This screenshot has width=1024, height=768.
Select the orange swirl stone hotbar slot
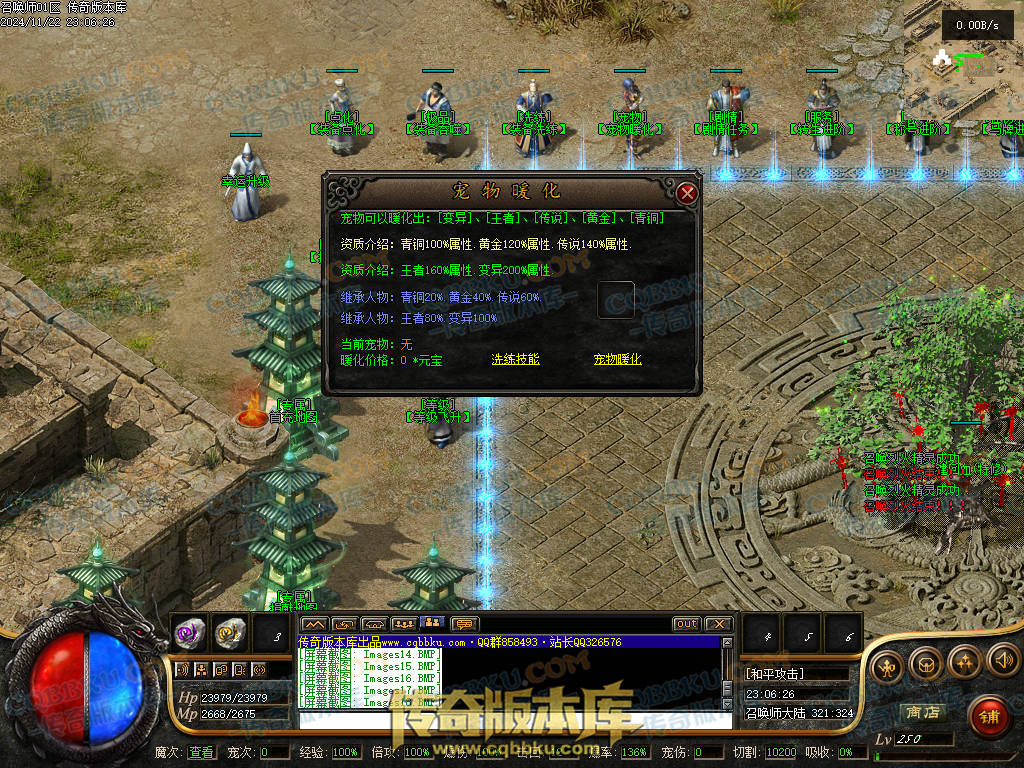click(x=229, y=632)
